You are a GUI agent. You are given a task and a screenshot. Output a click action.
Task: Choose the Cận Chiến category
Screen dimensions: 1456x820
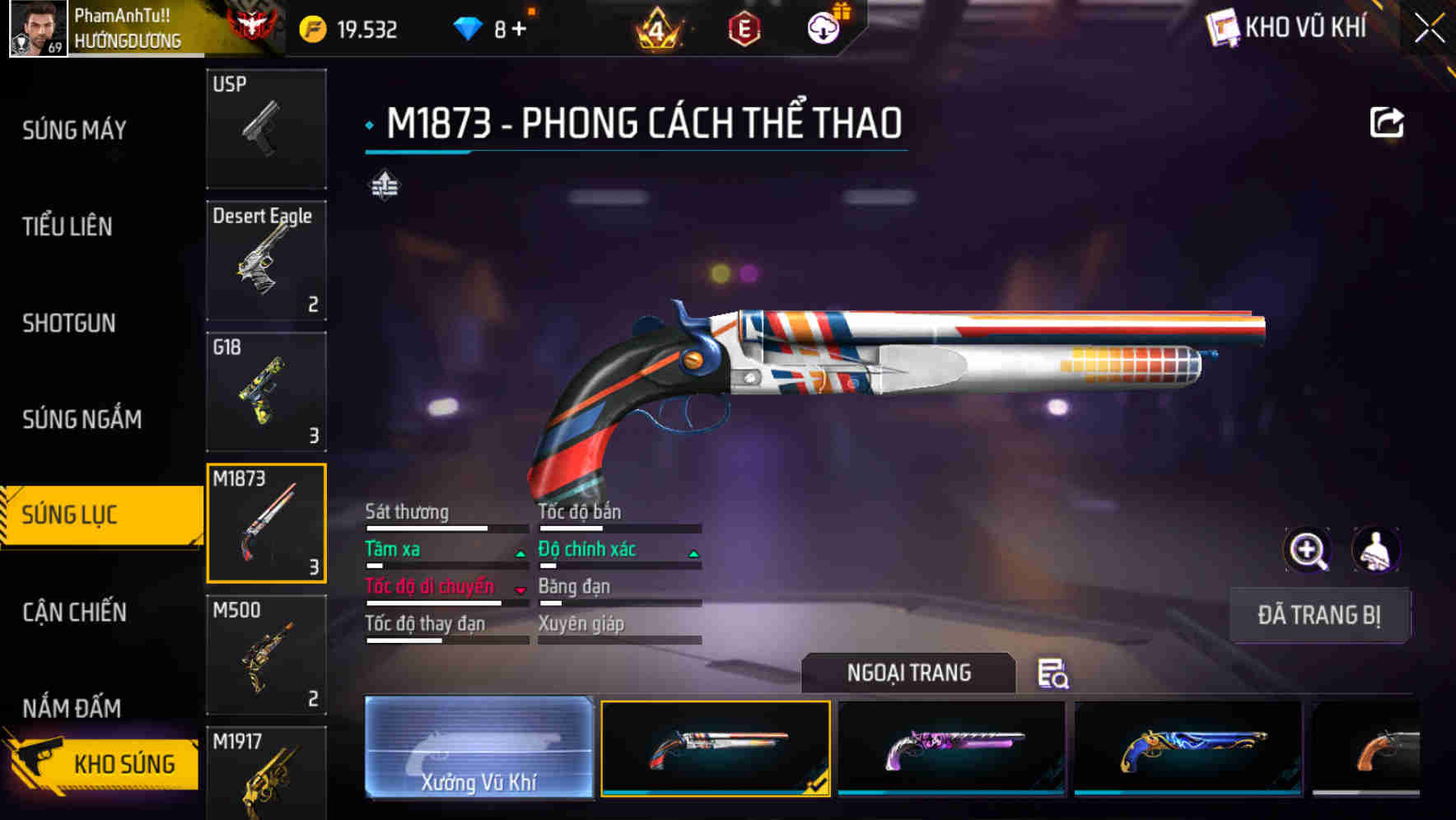pyautogui.click(x=75, y=612)
